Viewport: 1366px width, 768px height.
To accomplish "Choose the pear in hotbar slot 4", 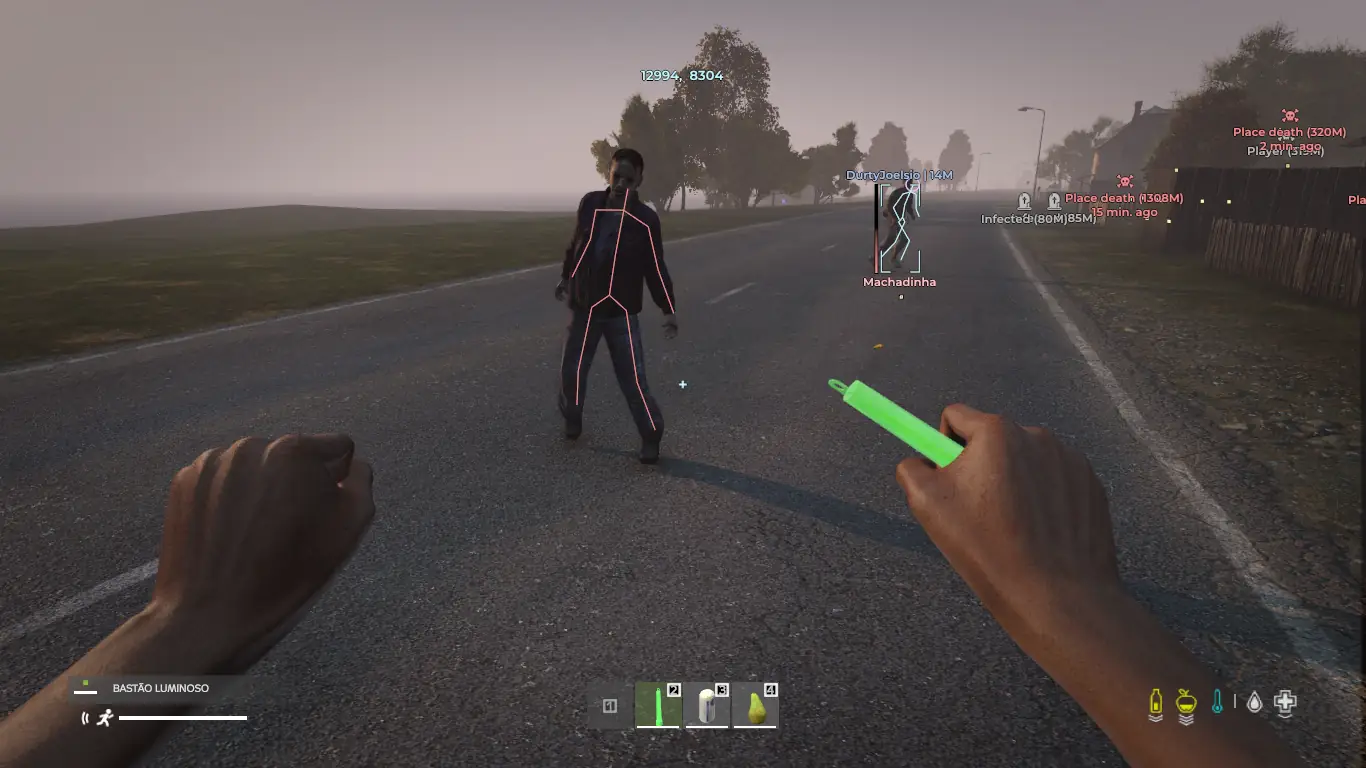I will point(756,706).
